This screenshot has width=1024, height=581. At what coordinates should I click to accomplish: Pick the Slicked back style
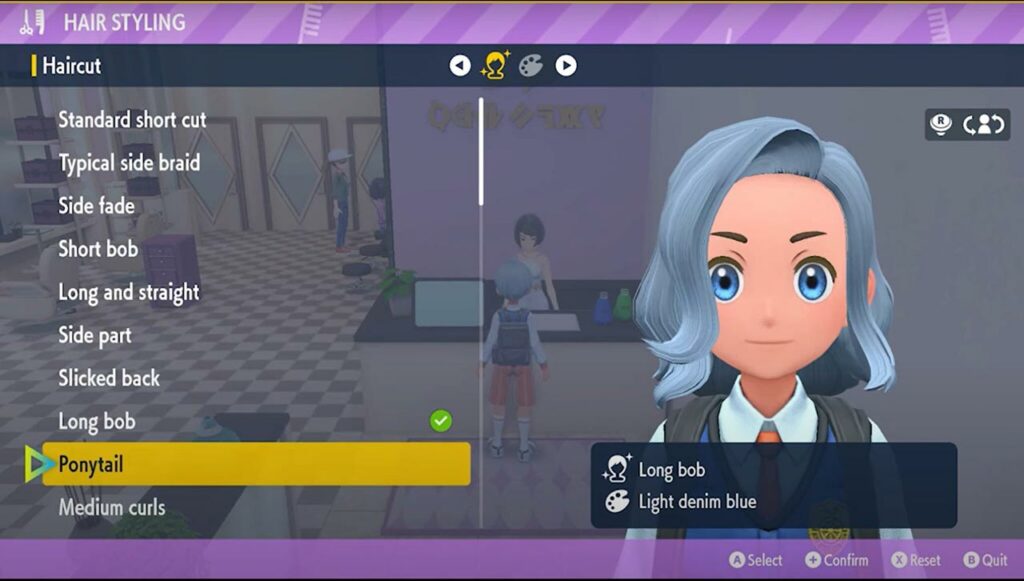coord(109,378)
